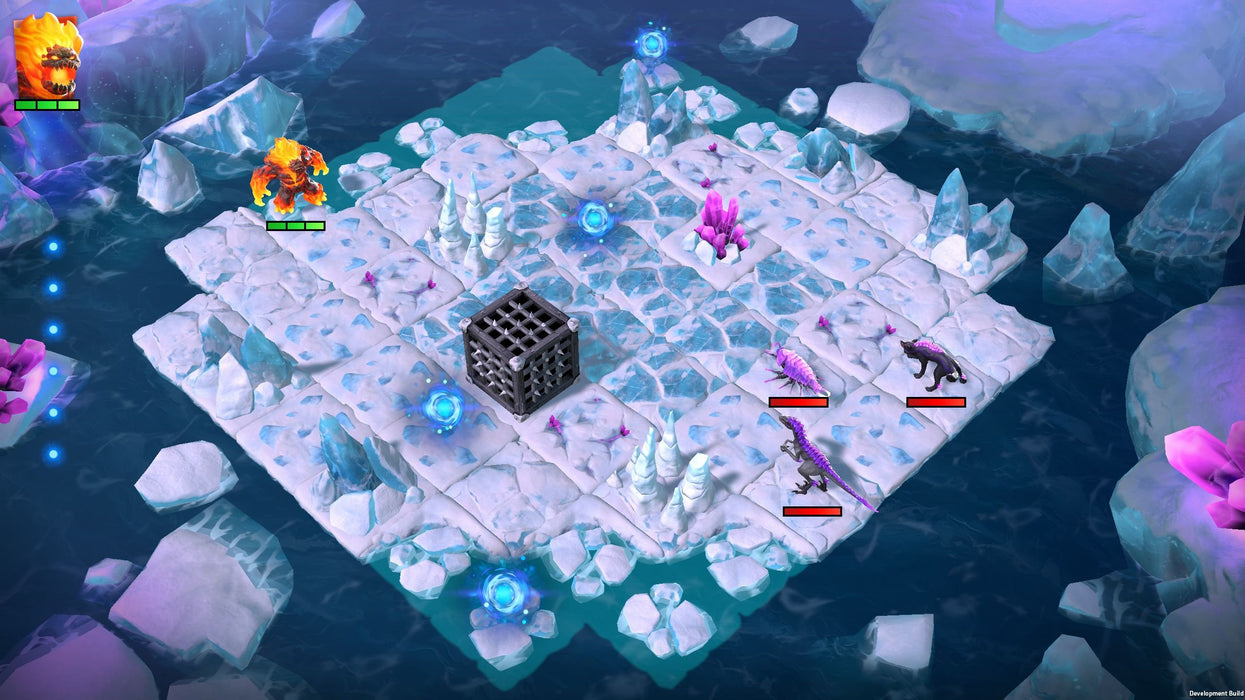Select the fire golem portrait
This screenshot has width=1245, height=700.
(47, 55)
